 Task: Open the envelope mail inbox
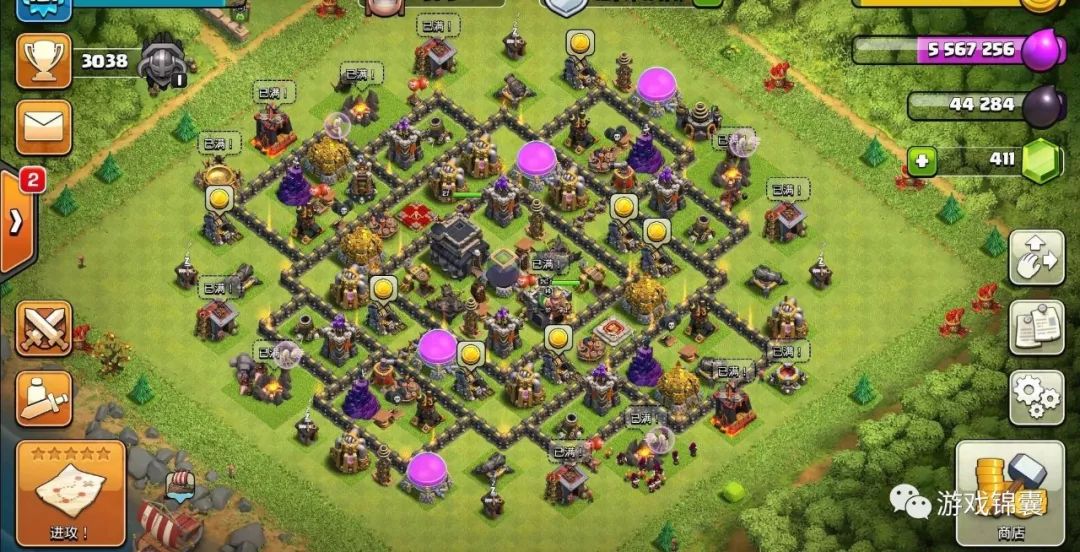point(43,126)
